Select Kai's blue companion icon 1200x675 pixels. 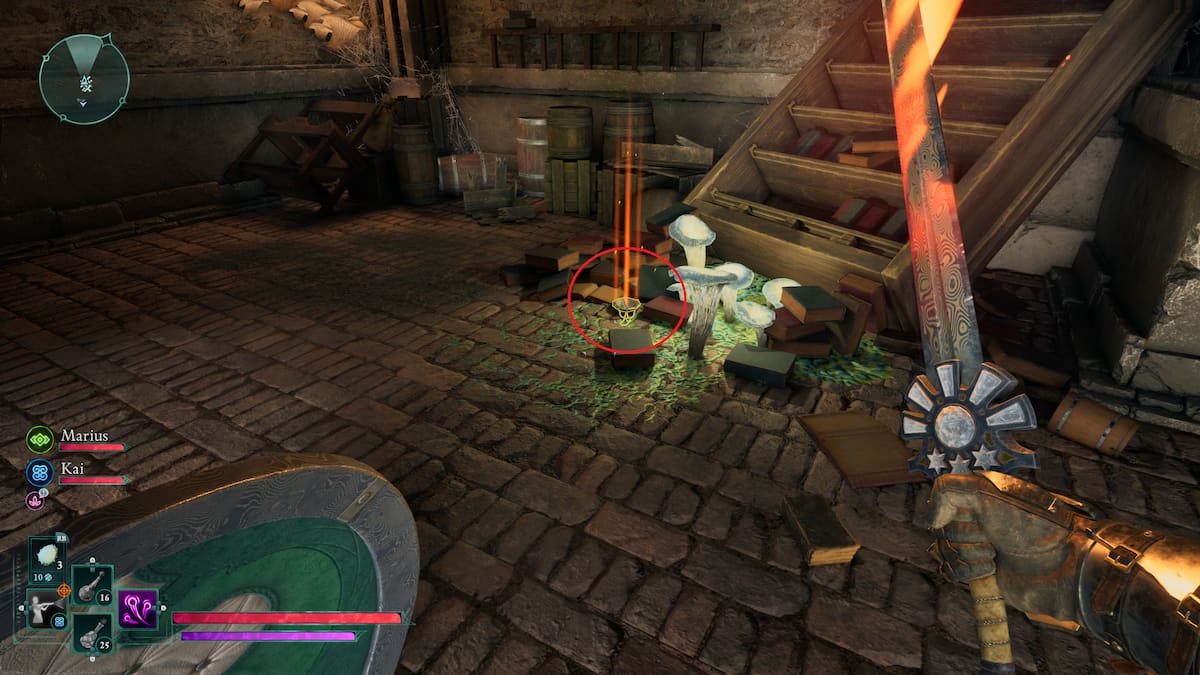tap(40, 472)
